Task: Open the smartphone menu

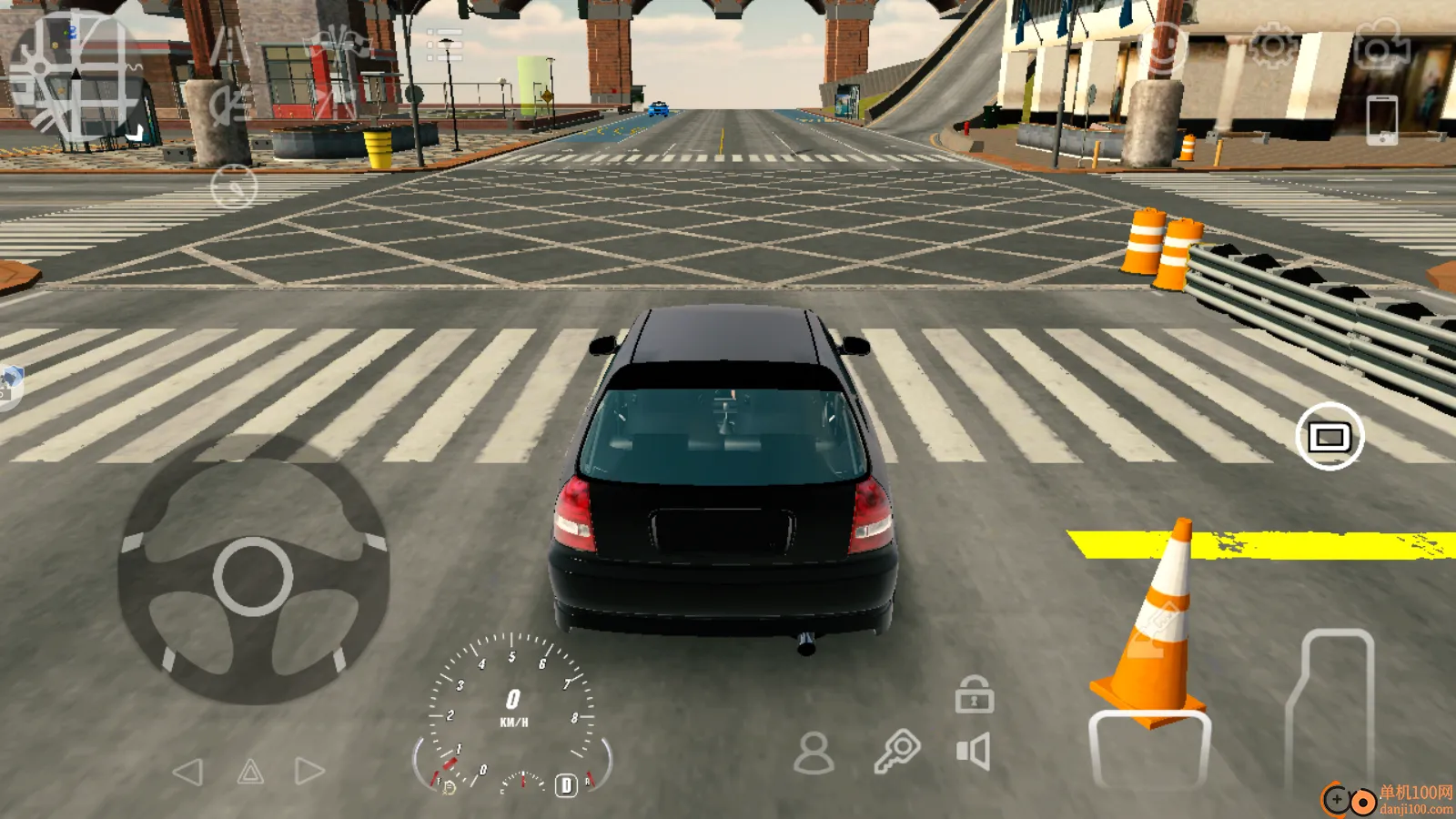Action: (x=1381, y=119)
